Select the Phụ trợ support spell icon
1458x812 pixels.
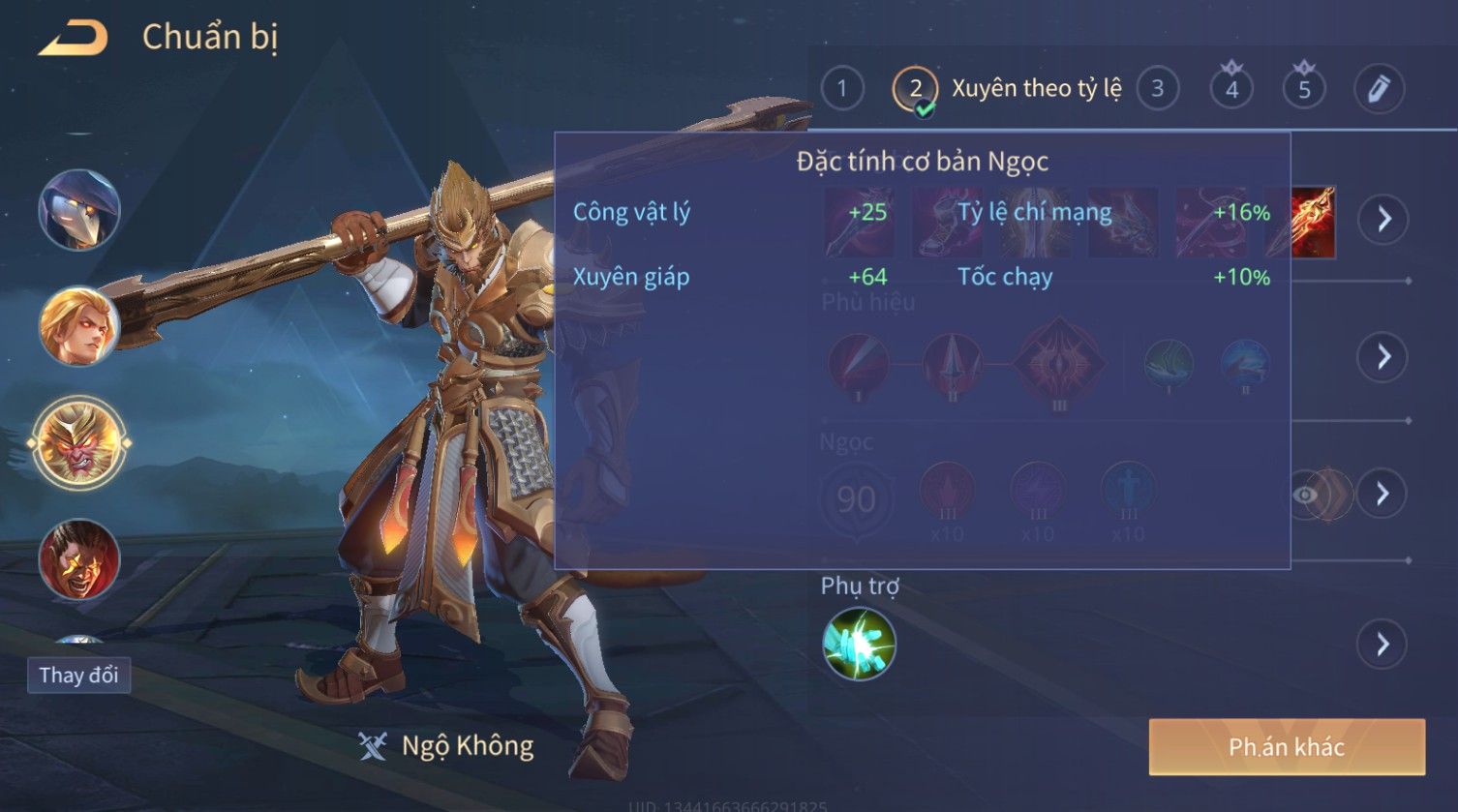point(859,644)
